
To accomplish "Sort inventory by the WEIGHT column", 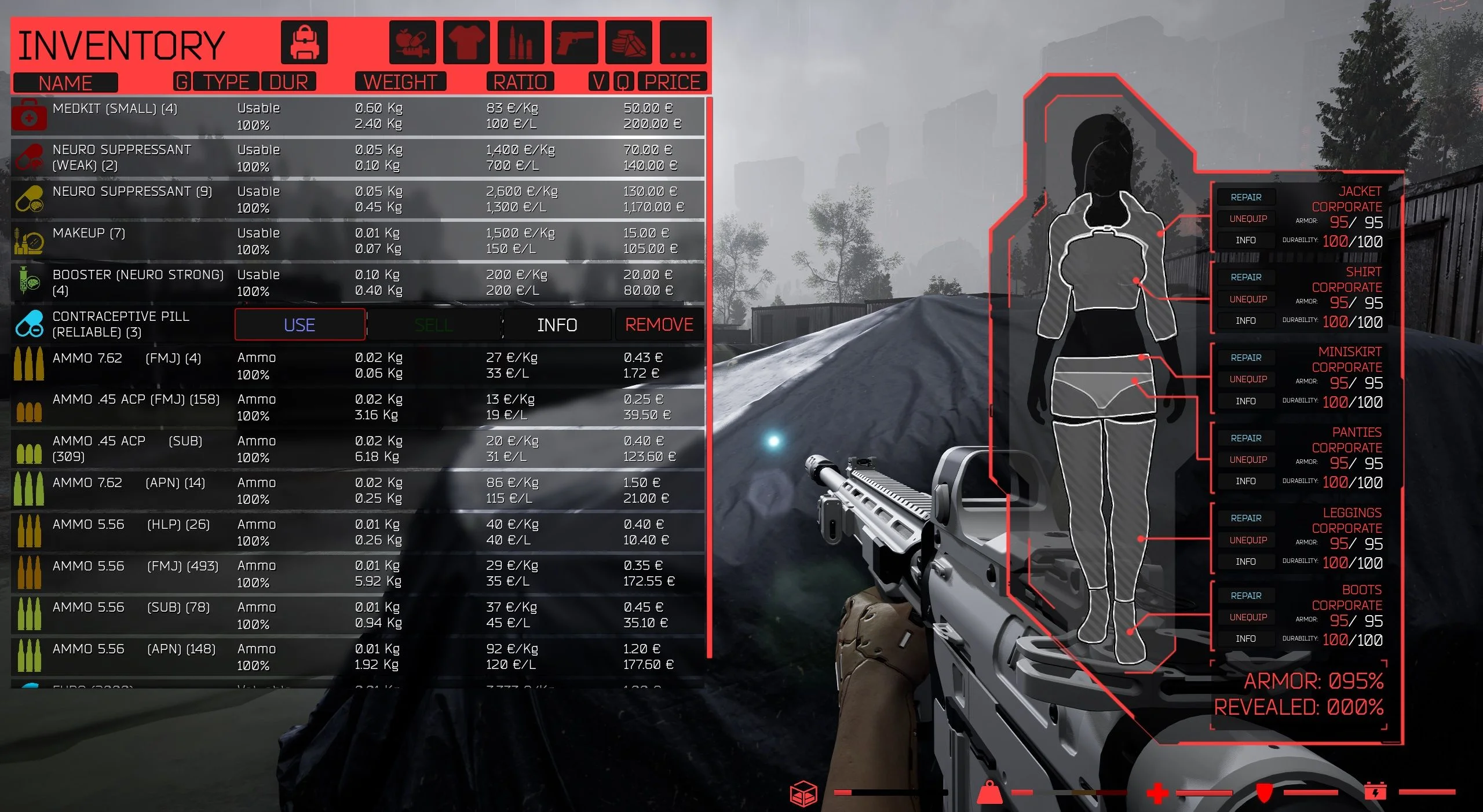I will [400, 82].
